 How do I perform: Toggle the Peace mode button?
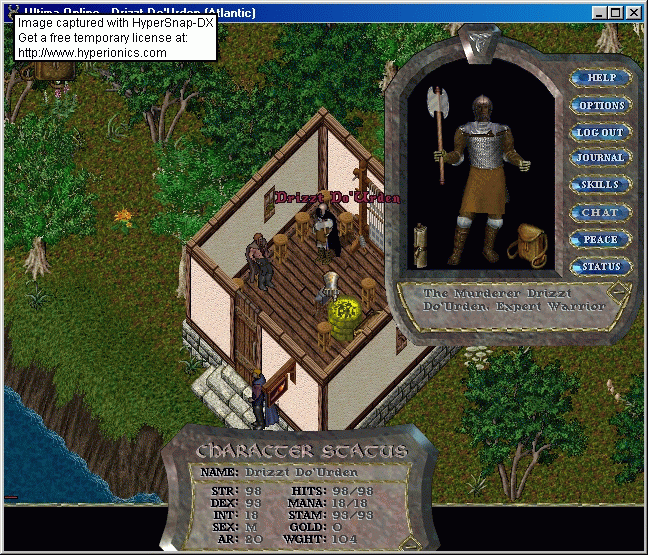point(600,240)
